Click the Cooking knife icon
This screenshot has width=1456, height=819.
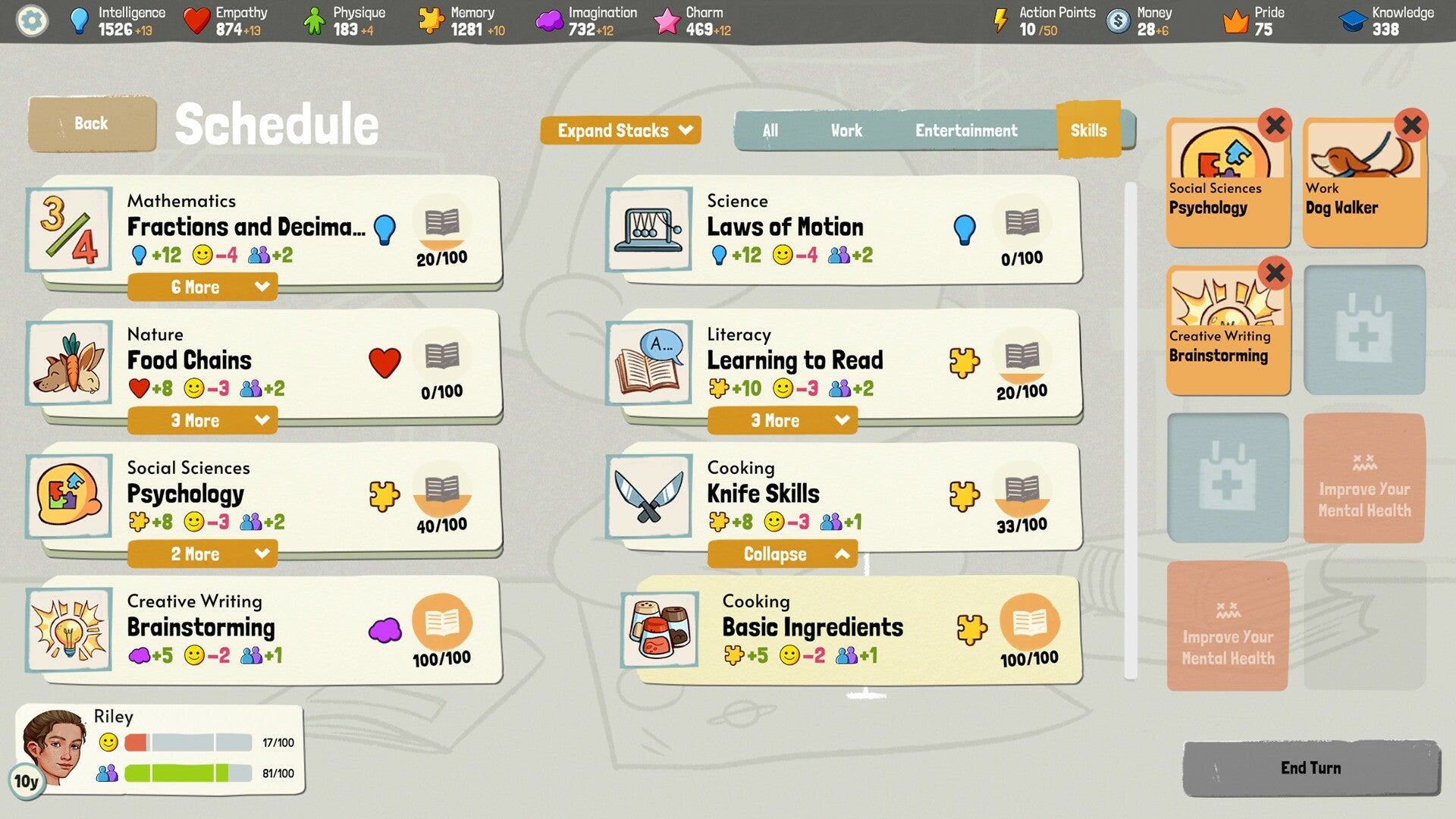click(x=648, y=497)
